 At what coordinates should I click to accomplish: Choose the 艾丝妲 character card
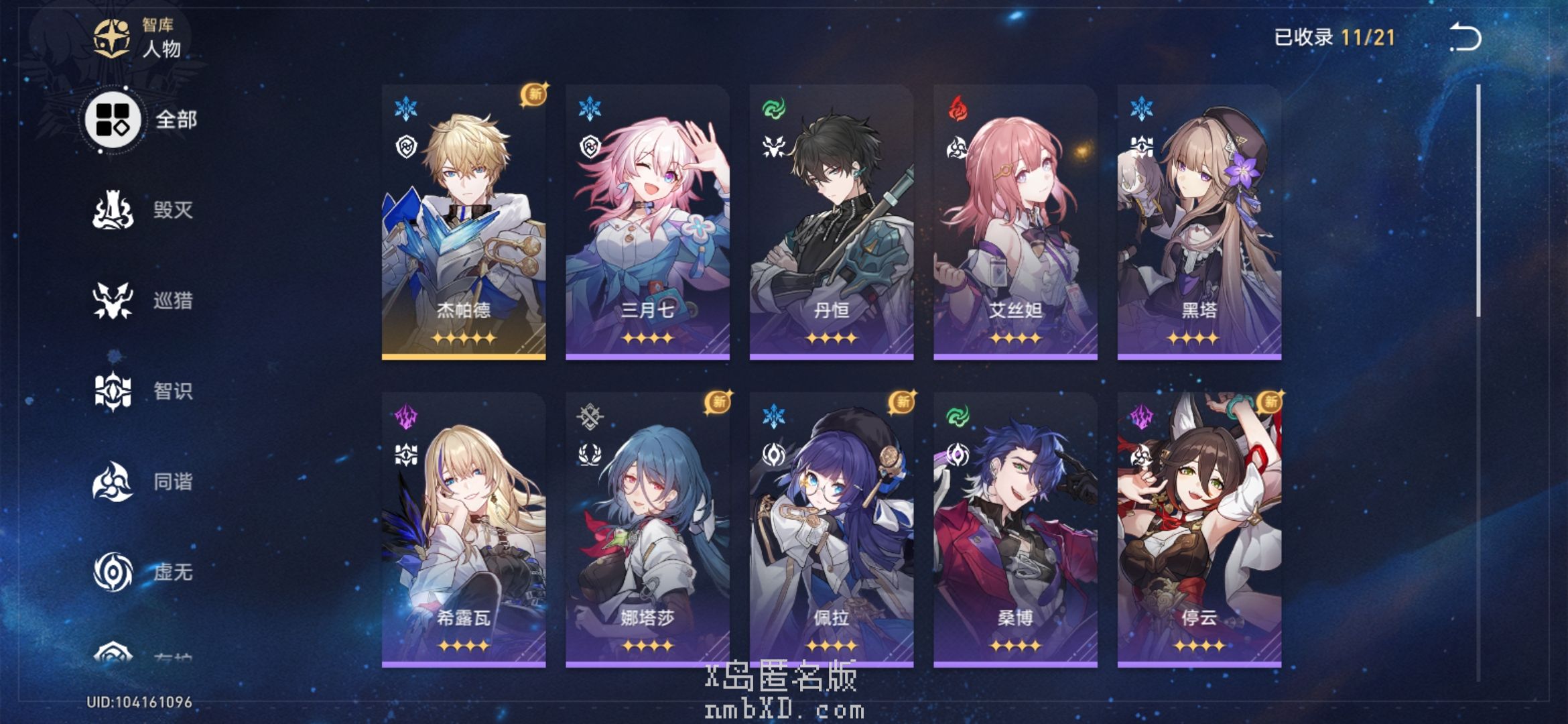coord(1015,223)
